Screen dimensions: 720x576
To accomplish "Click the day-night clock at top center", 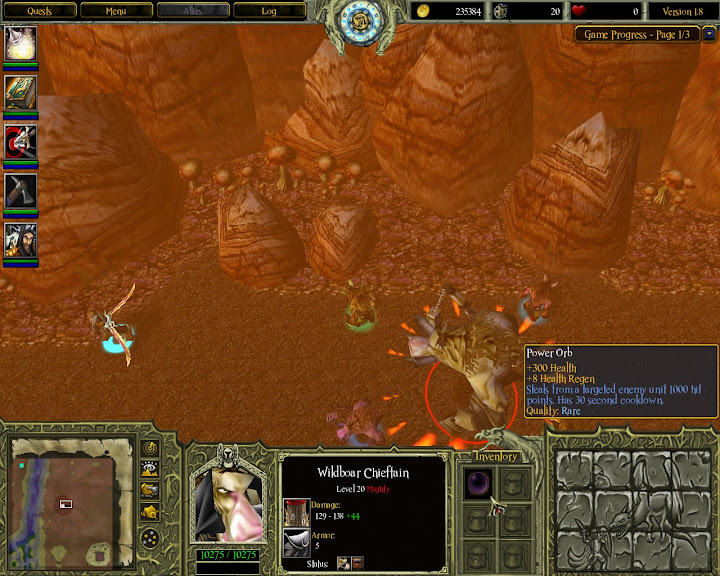I will pyautogui.click(x=359, y=22).
